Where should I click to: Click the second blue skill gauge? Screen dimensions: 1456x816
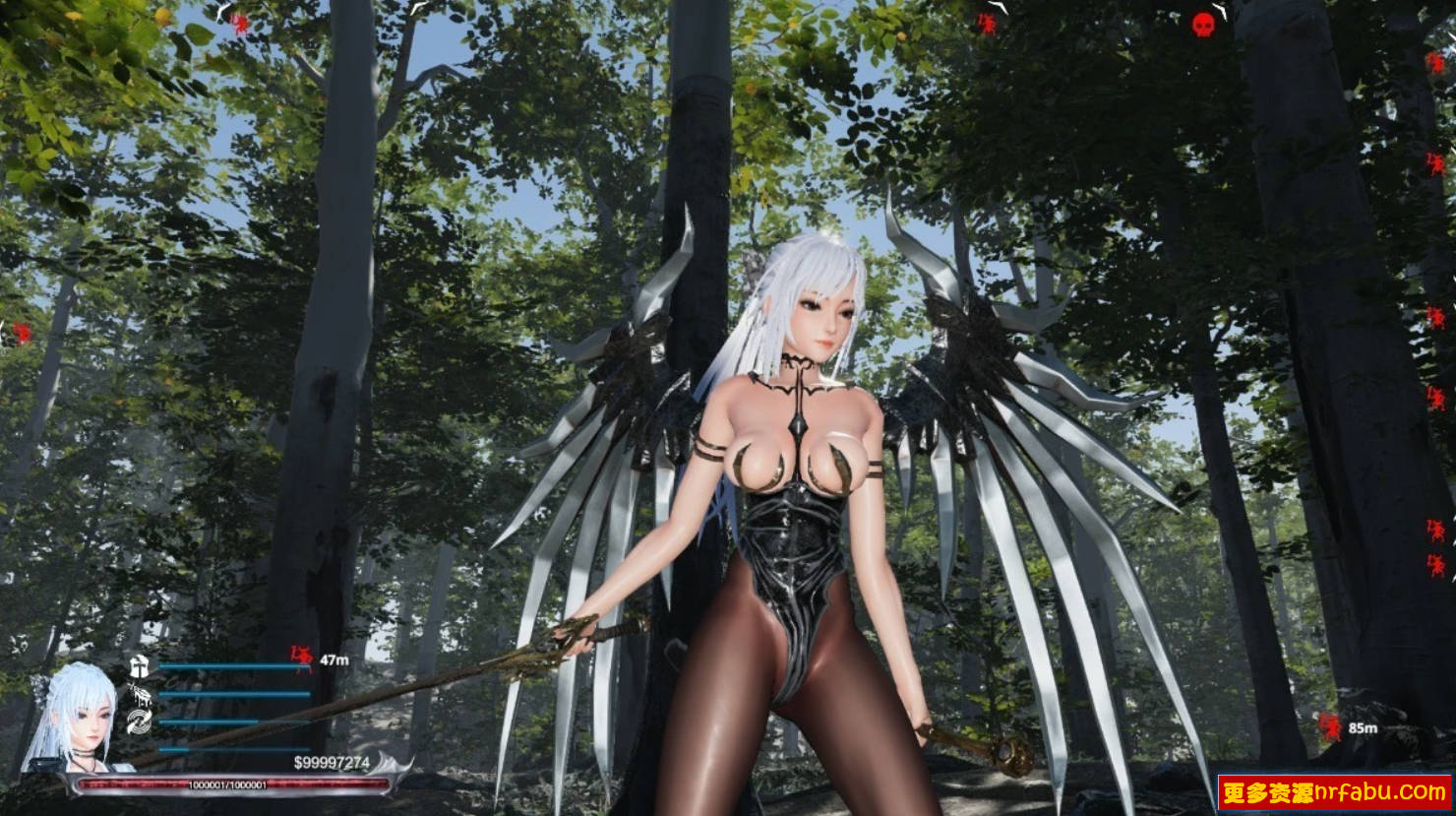click(x=233, y=693)
